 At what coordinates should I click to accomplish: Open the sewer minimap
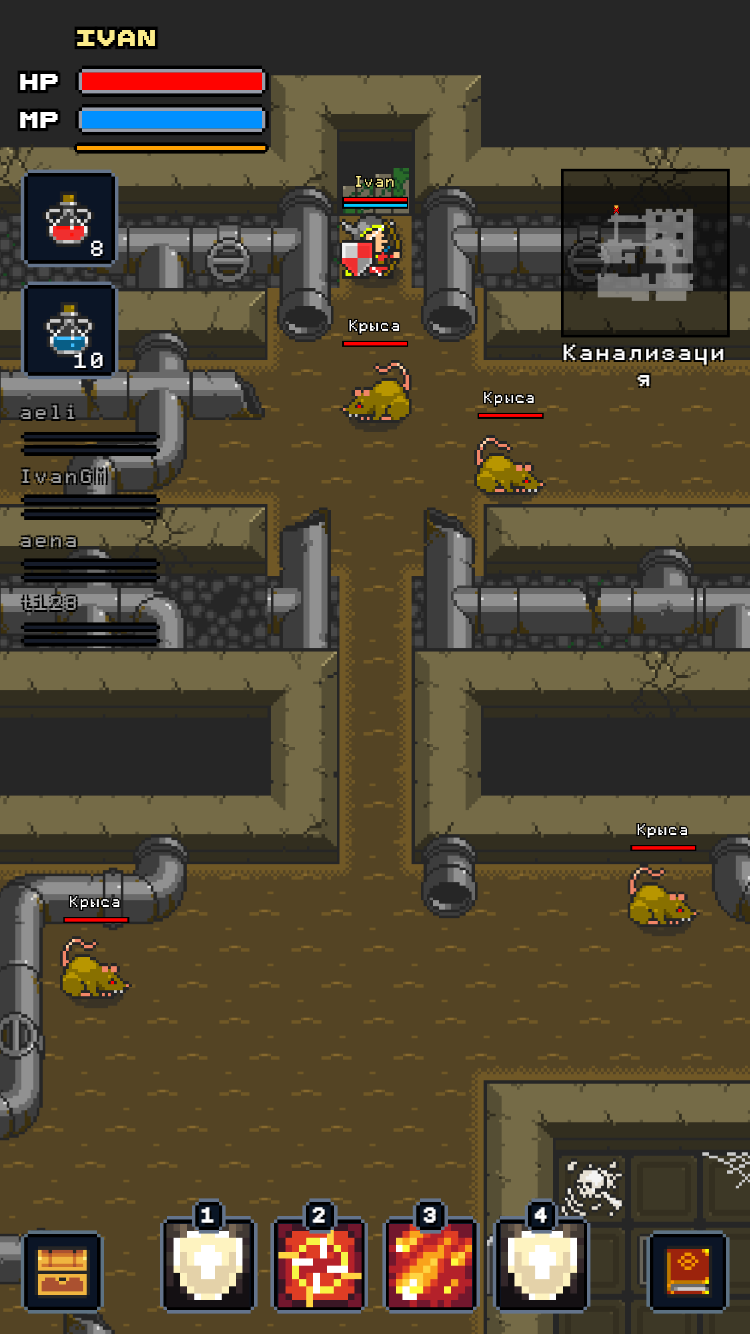point(645,252)
